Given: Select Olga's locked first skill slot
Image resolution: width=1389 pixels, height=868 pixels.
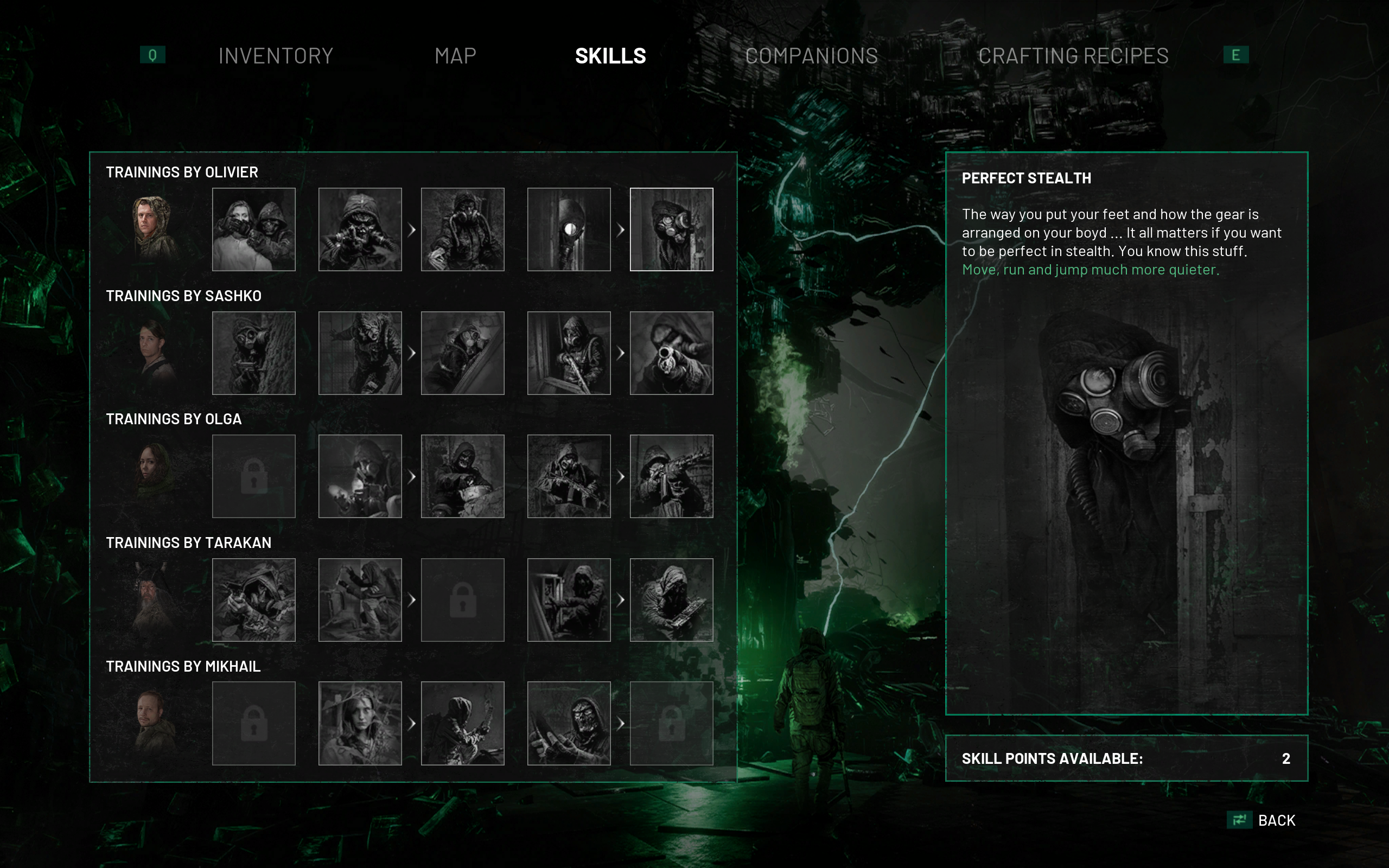Looking at the screenshot, I should pos(254,476).
